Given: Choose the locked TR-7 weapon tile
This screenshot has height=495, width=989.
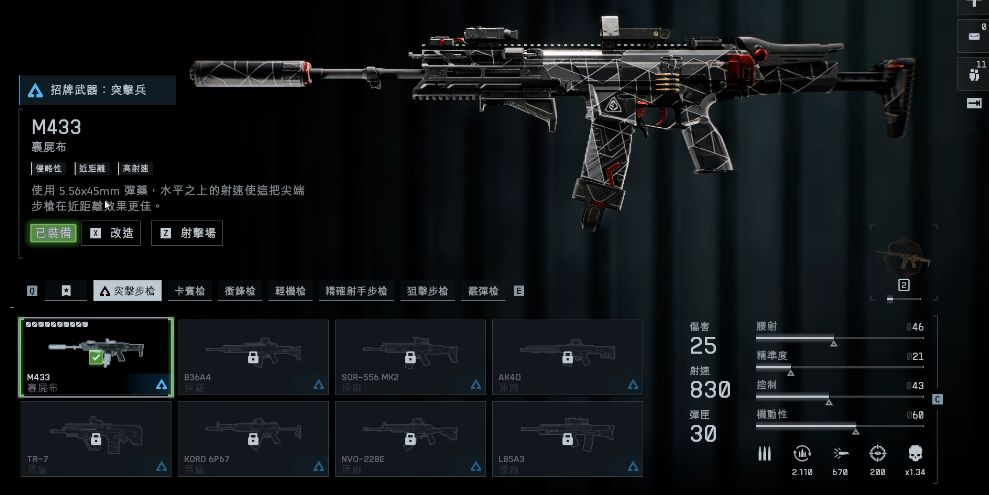Looking at the screenshot, I should click(96, 438).
